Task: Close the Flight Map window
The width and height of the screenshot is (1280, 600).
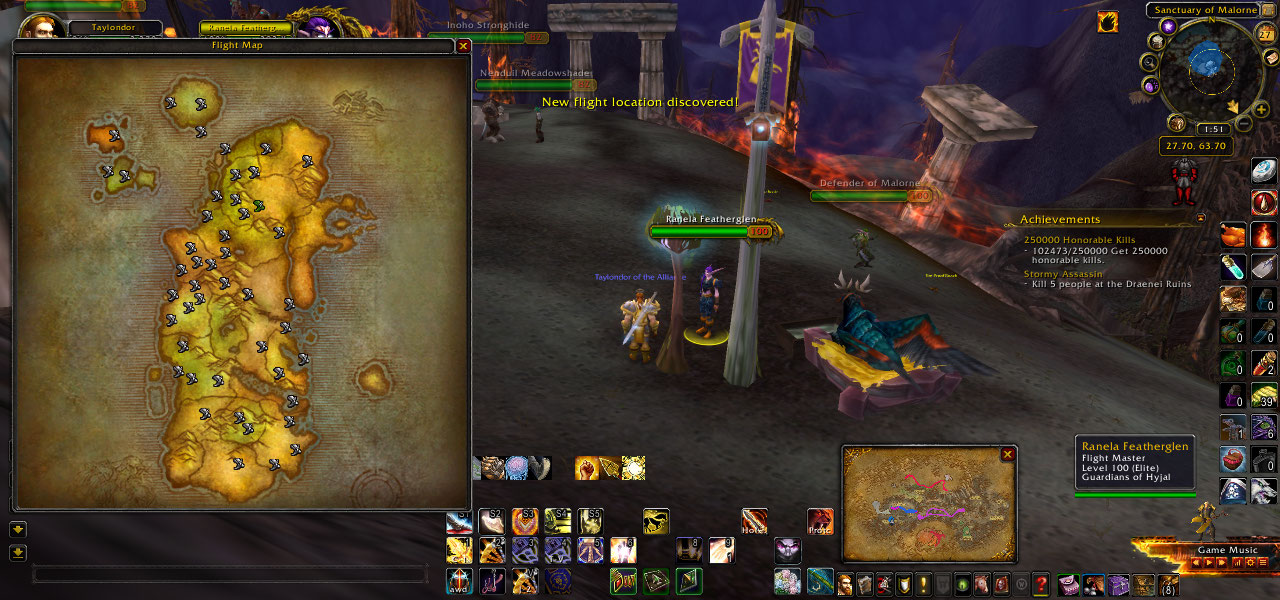Action: (x=463, y=45)
